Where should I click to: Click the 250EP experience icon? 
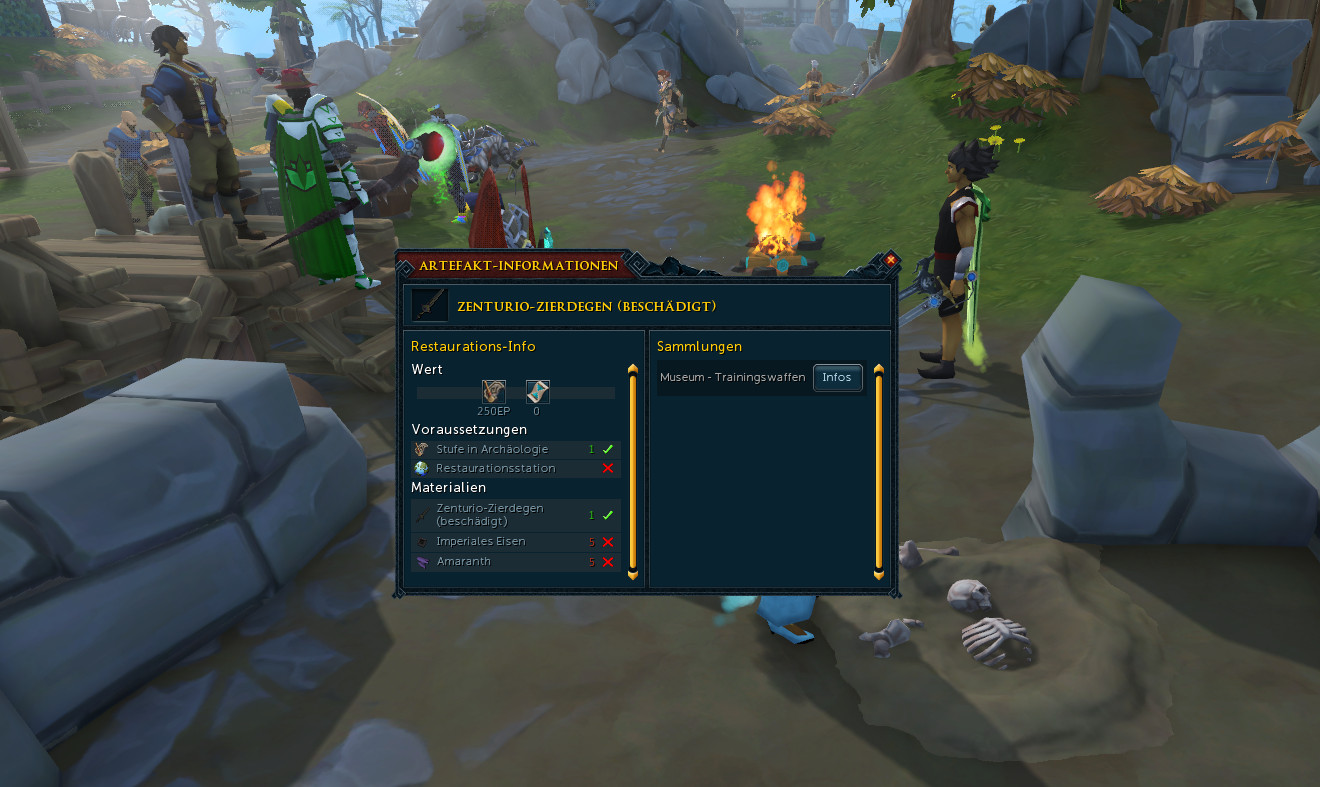pyautogui.click(x=493, y=392)
